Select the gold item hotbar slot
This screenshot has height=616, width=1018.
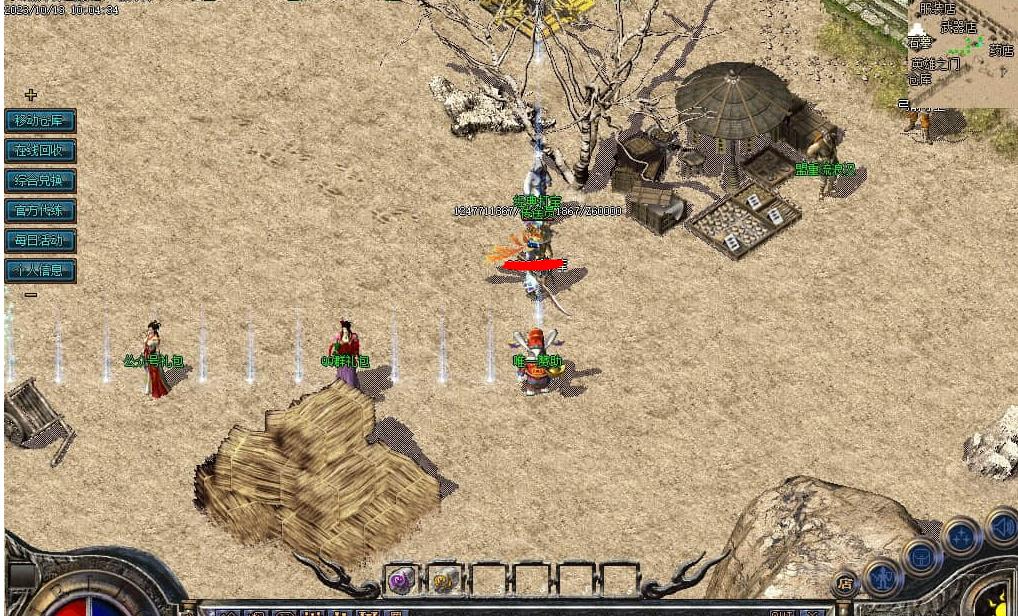pos(445,579)
